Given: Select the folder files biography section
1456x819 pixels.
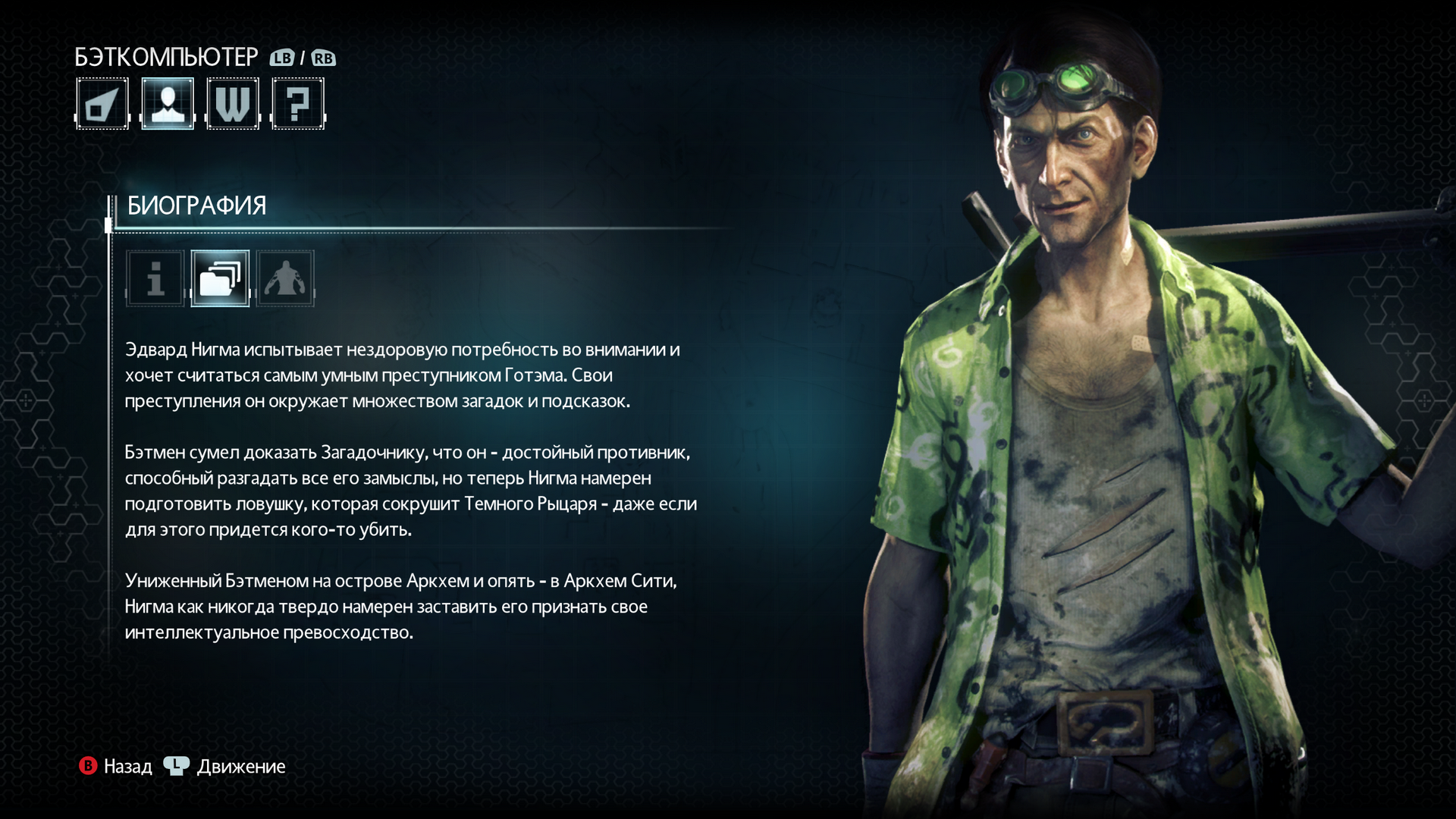Looking at the screenshot, I should pos(220,278).
